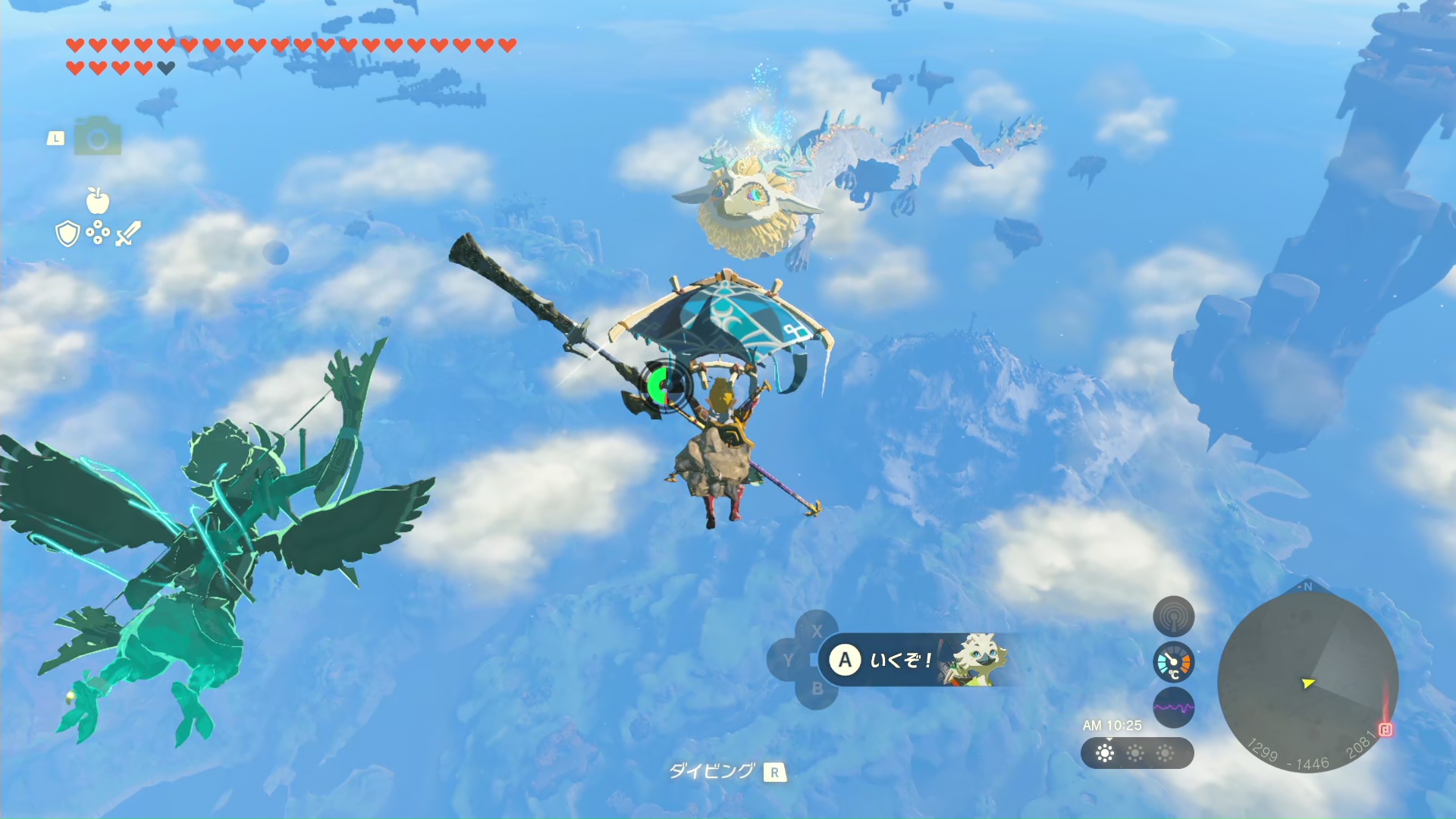Click the purple sound wave meter
This screenshot has width=1456, height=819.
1173,708
